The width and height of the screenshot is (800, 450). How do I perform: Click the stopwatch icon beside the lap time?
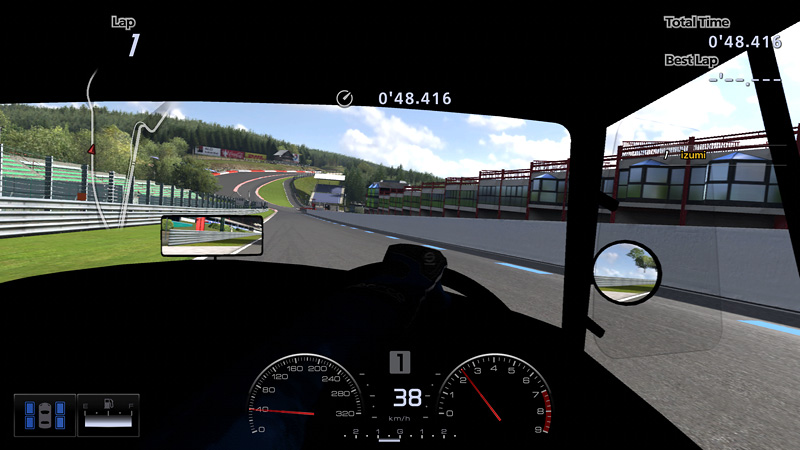click(x=345, y=98)
